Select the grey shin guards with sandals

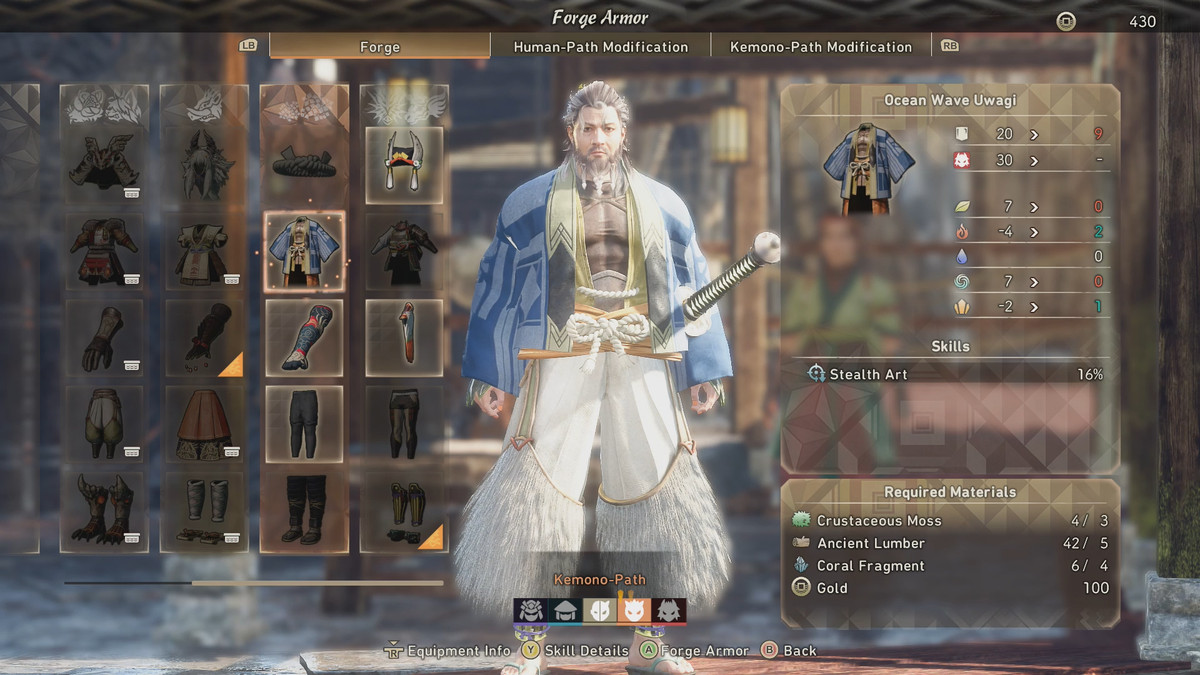204,510
